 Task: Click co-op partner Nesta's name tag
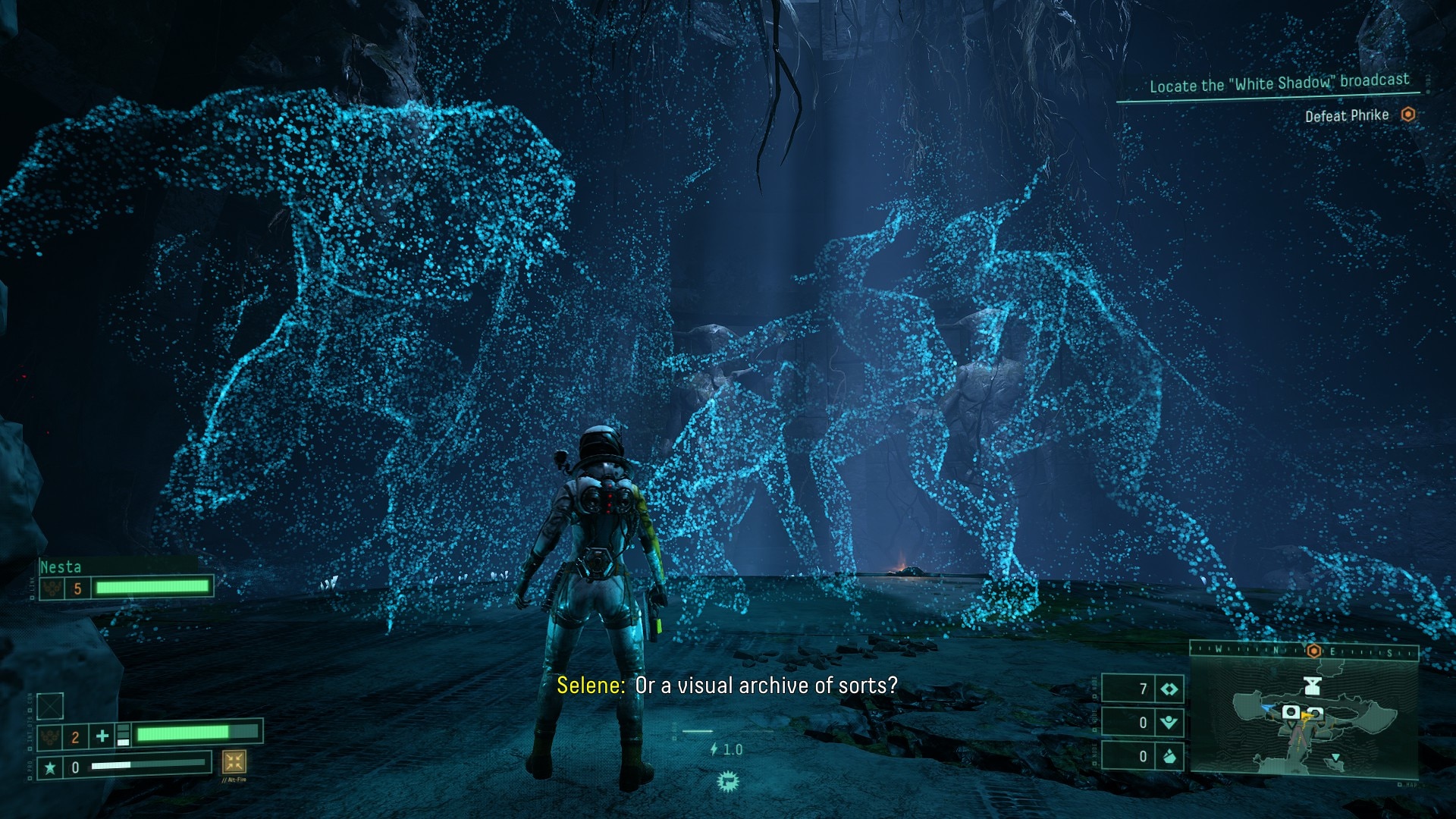(x=61, y=566)
